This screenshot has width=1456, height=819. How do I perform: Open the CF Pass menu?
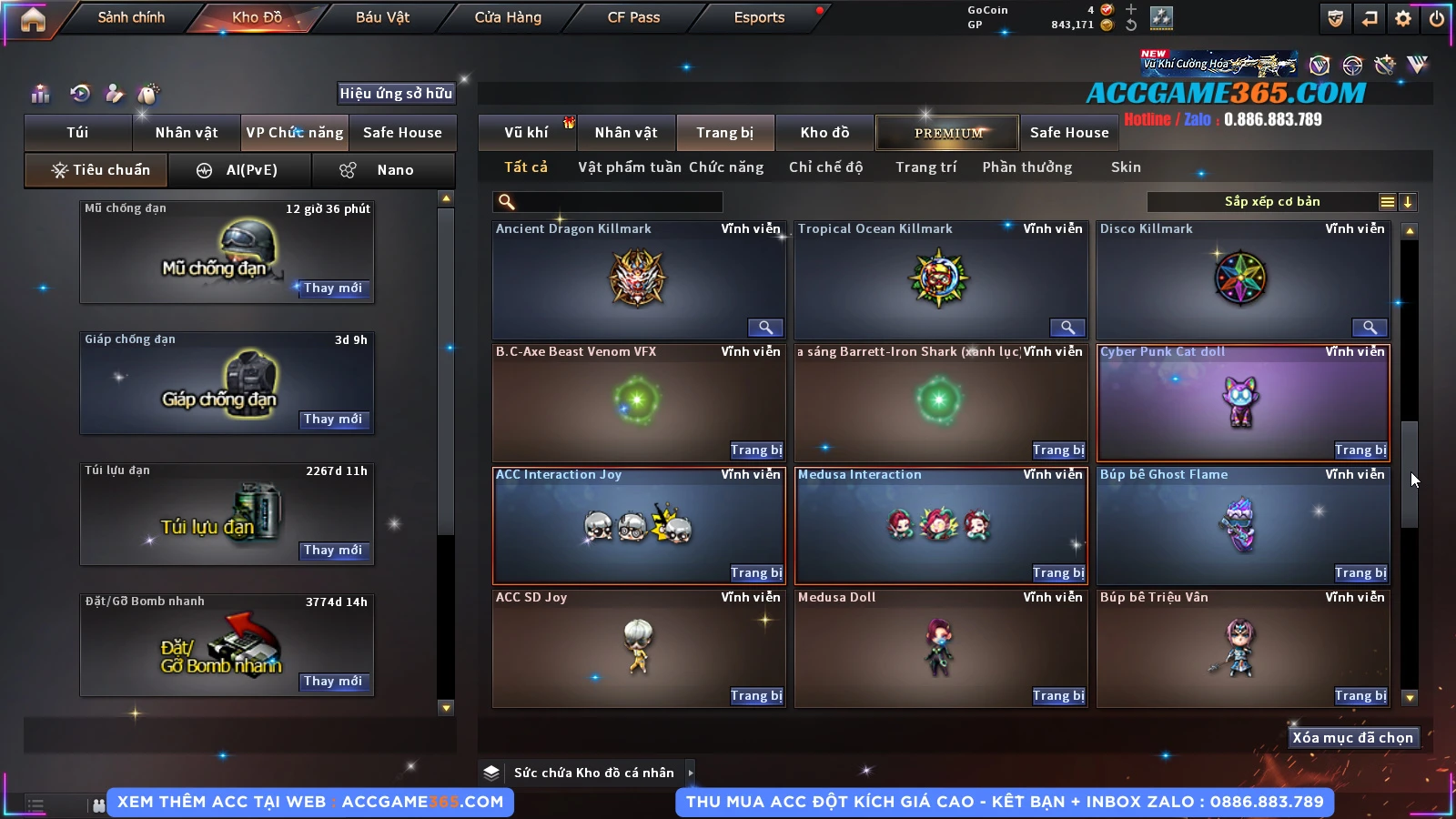(x=633, y=17)
